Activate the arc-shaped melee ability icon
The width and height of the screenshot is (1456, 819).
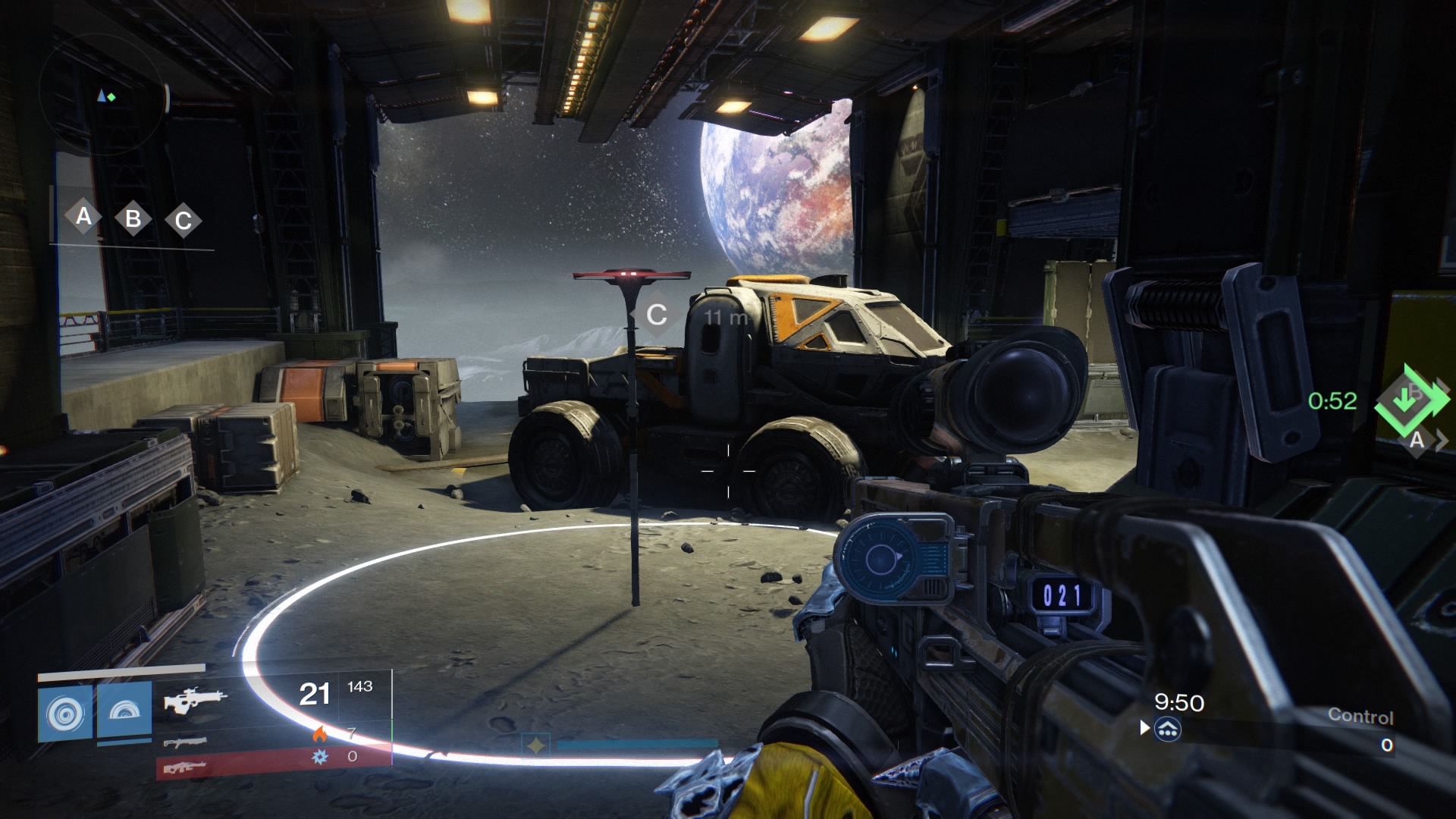[x=124, y=712]
